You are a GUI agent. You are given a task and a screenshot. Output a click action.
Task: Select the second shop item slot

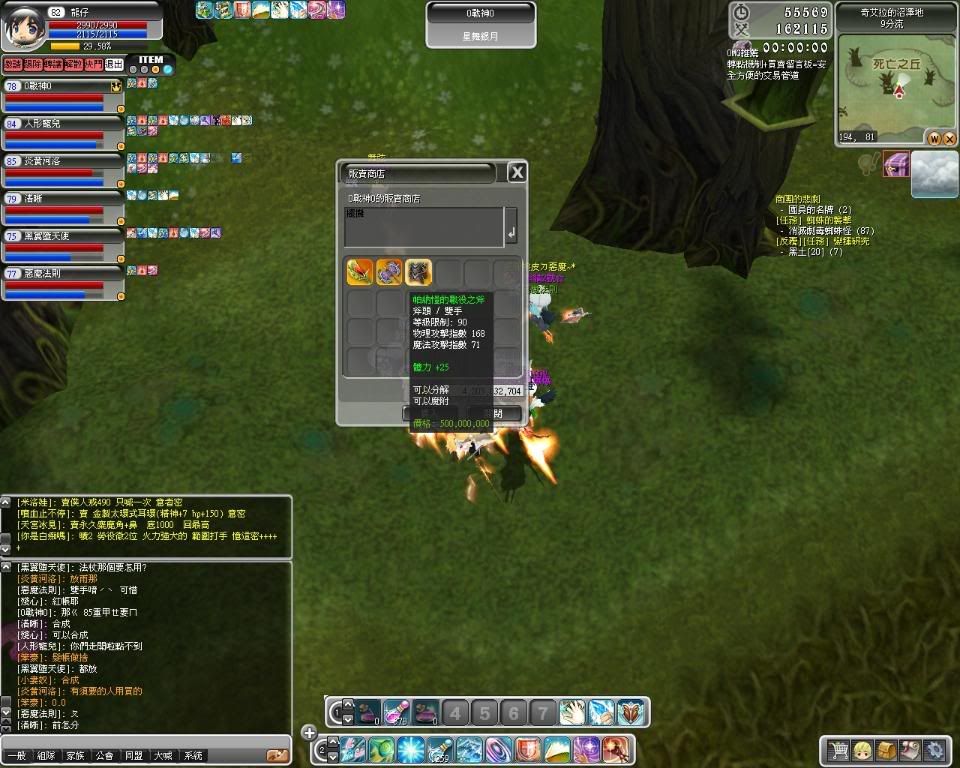[x=389, y=272]
